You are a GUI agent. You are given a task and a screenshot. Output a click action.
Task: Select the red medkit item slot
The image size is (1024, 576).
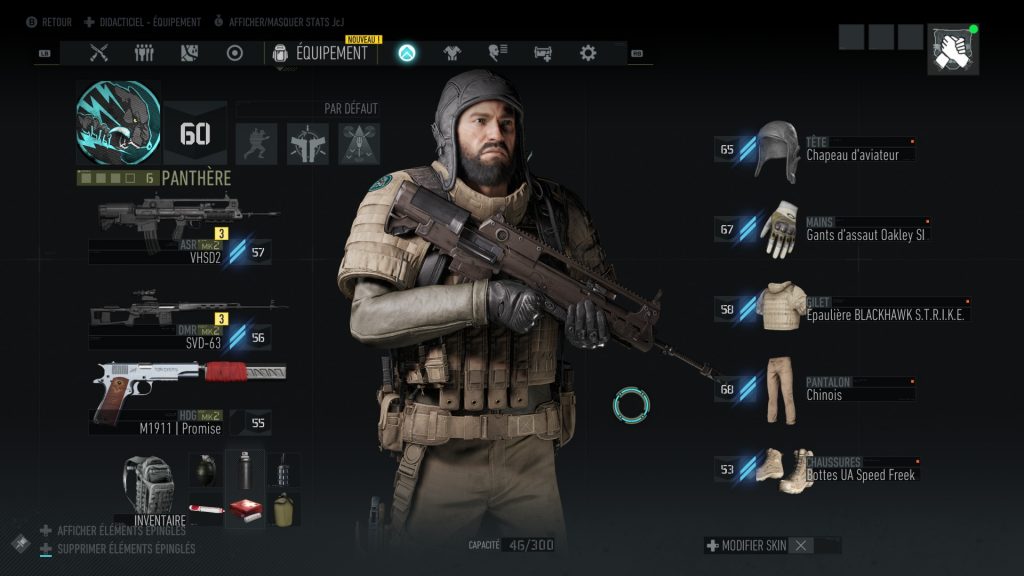[x=245, y=509]
